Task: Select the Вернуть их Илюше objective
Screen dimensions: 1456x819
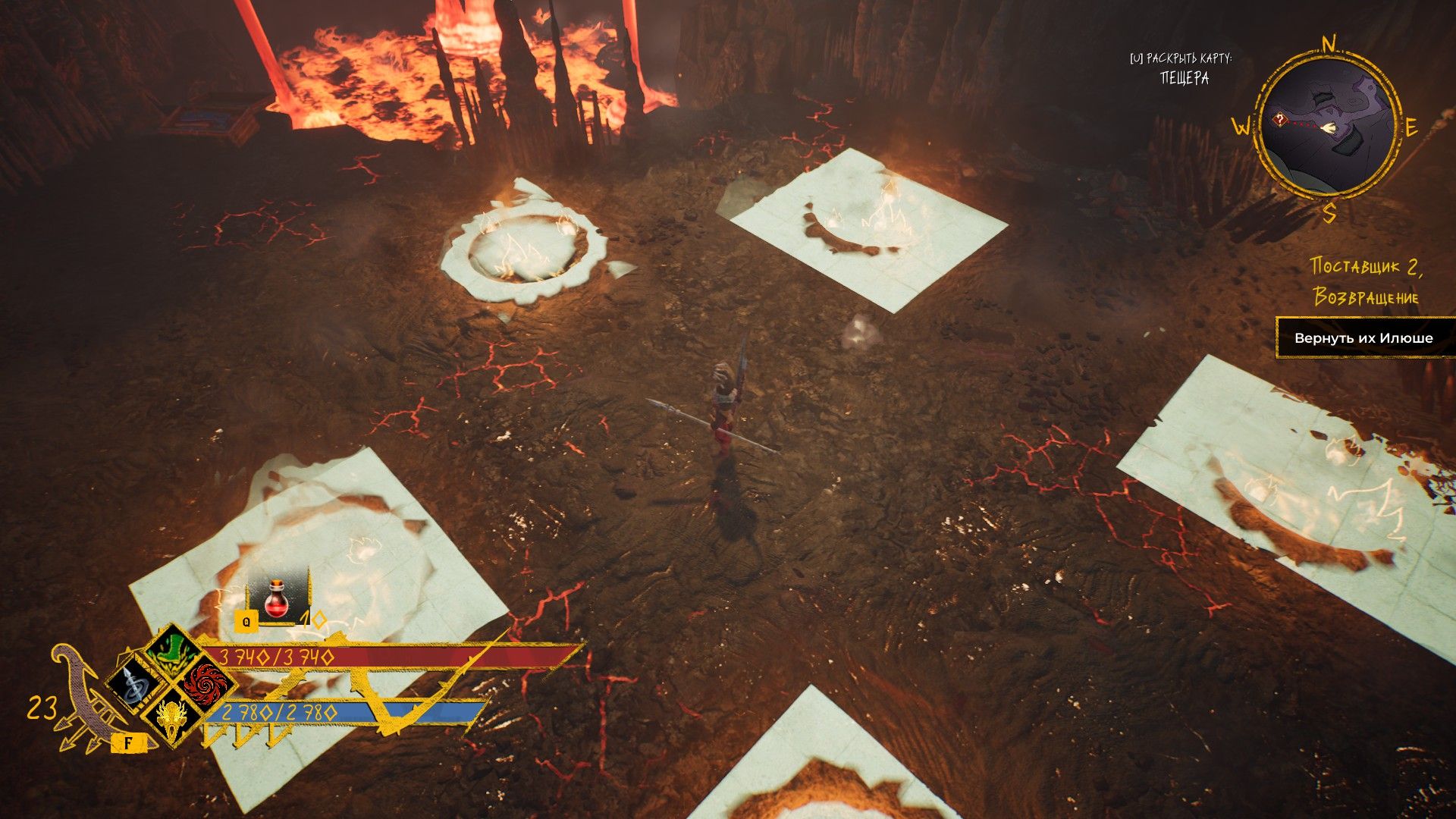Action: point(1363,338)
